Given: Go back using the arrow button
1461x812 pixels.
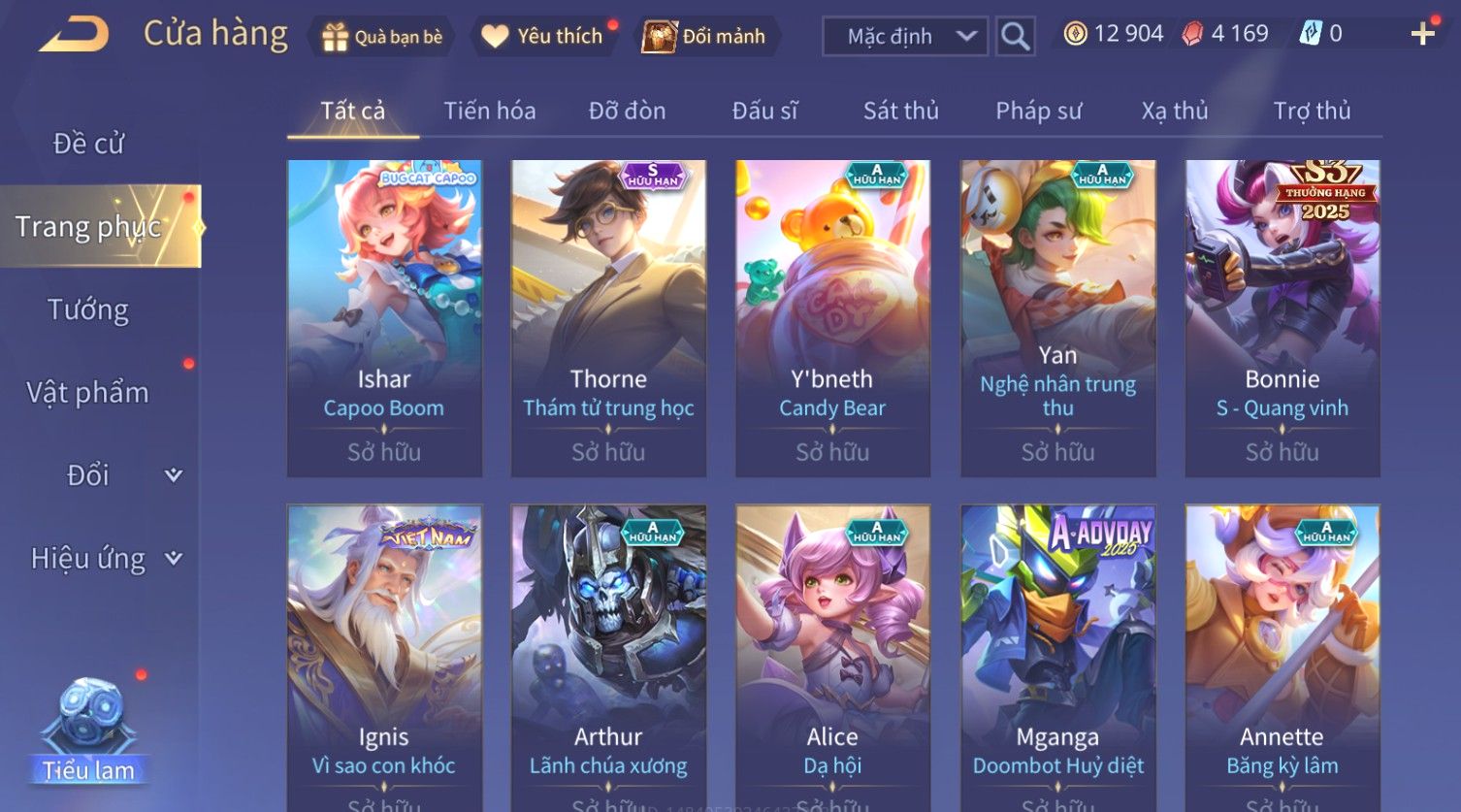Looking at the screenshot, I should 75,35.
